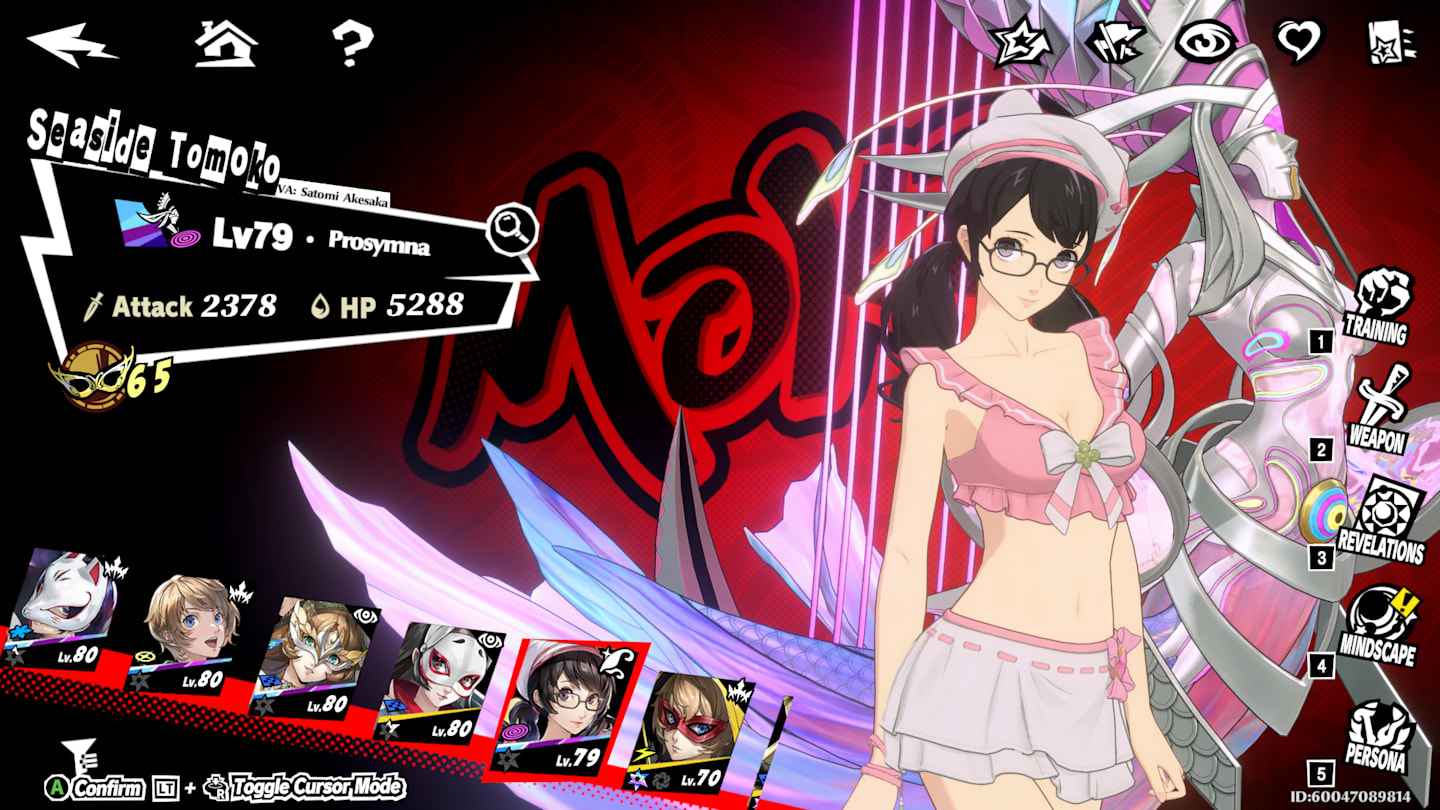Screen dimensions: 1440x810
Task: Select the red-masked Lv.70 character portrait
Action: click(689, 732)
